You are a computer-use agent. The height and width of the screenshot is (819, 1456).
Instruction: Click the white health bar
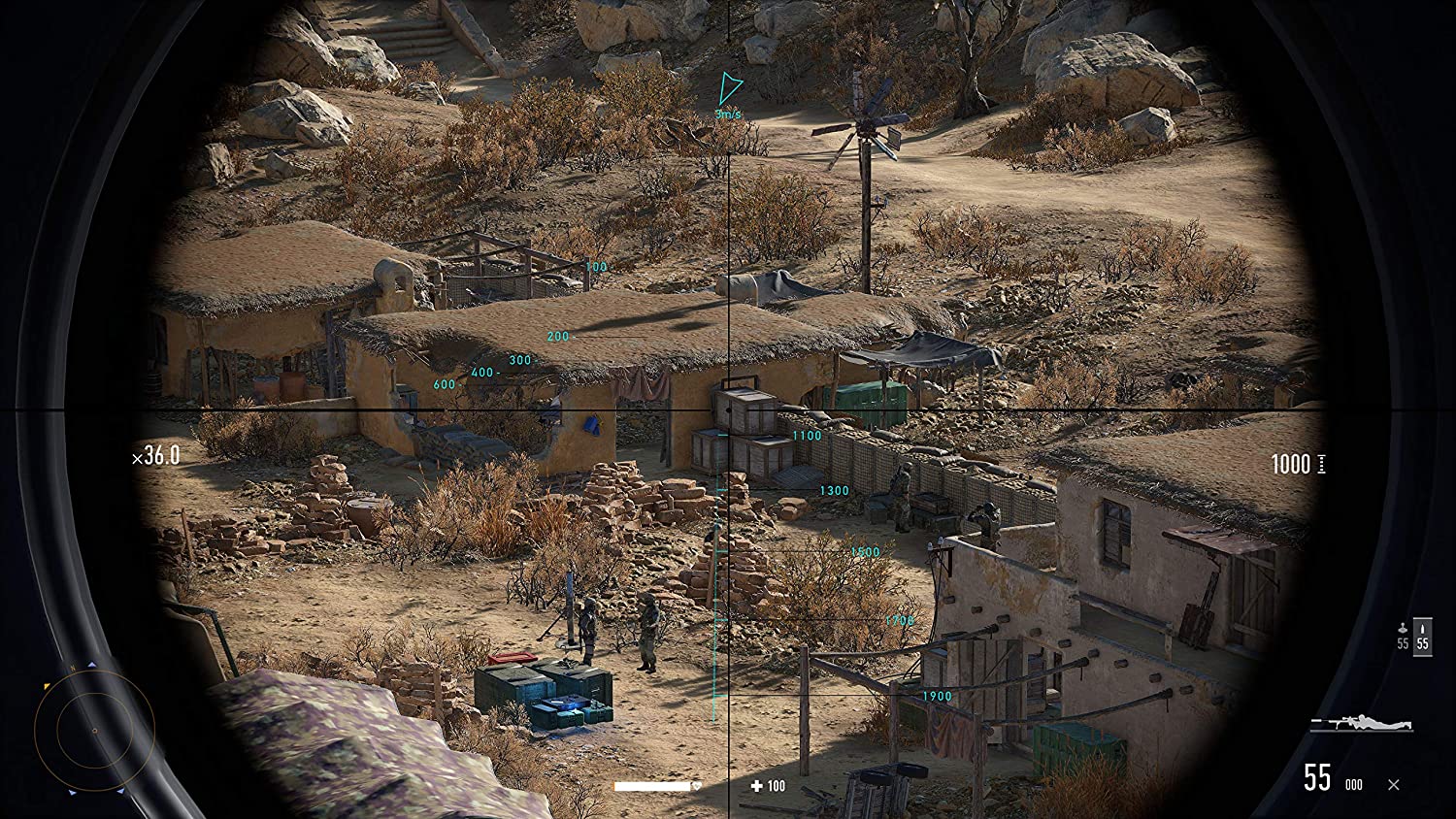[652, 787]
